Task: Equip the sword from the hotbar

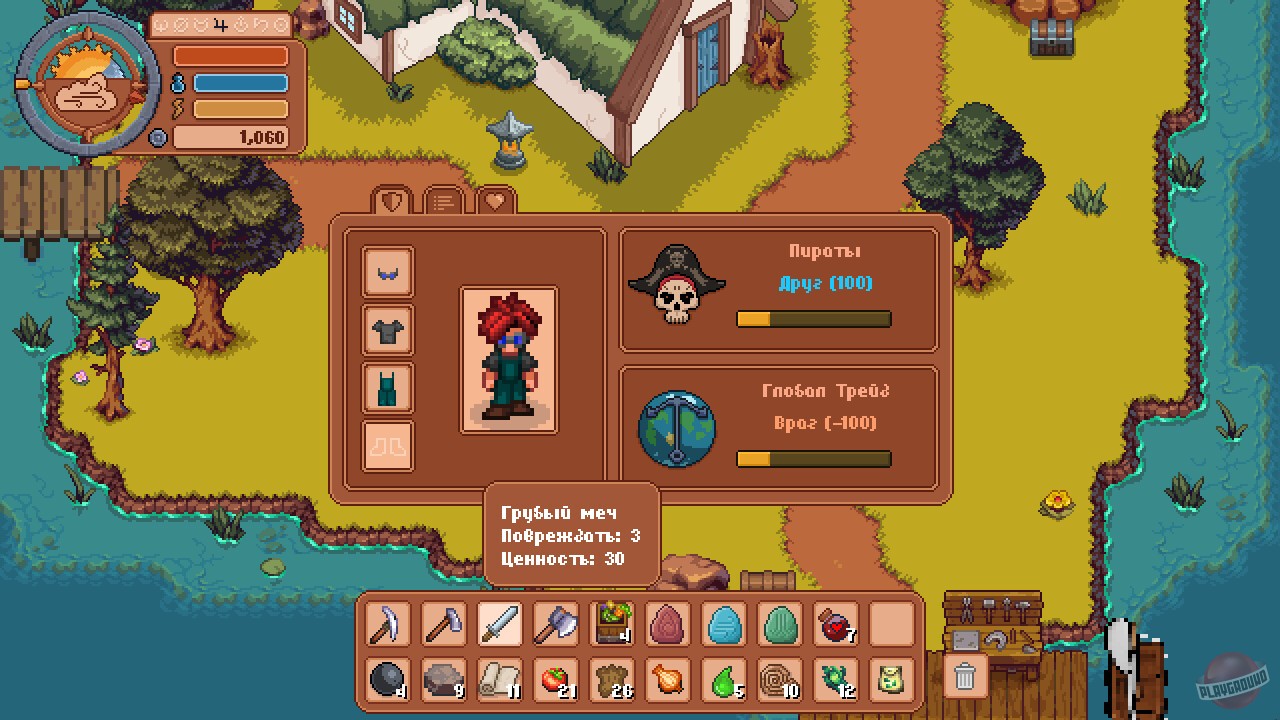Action: pos(500,624)
